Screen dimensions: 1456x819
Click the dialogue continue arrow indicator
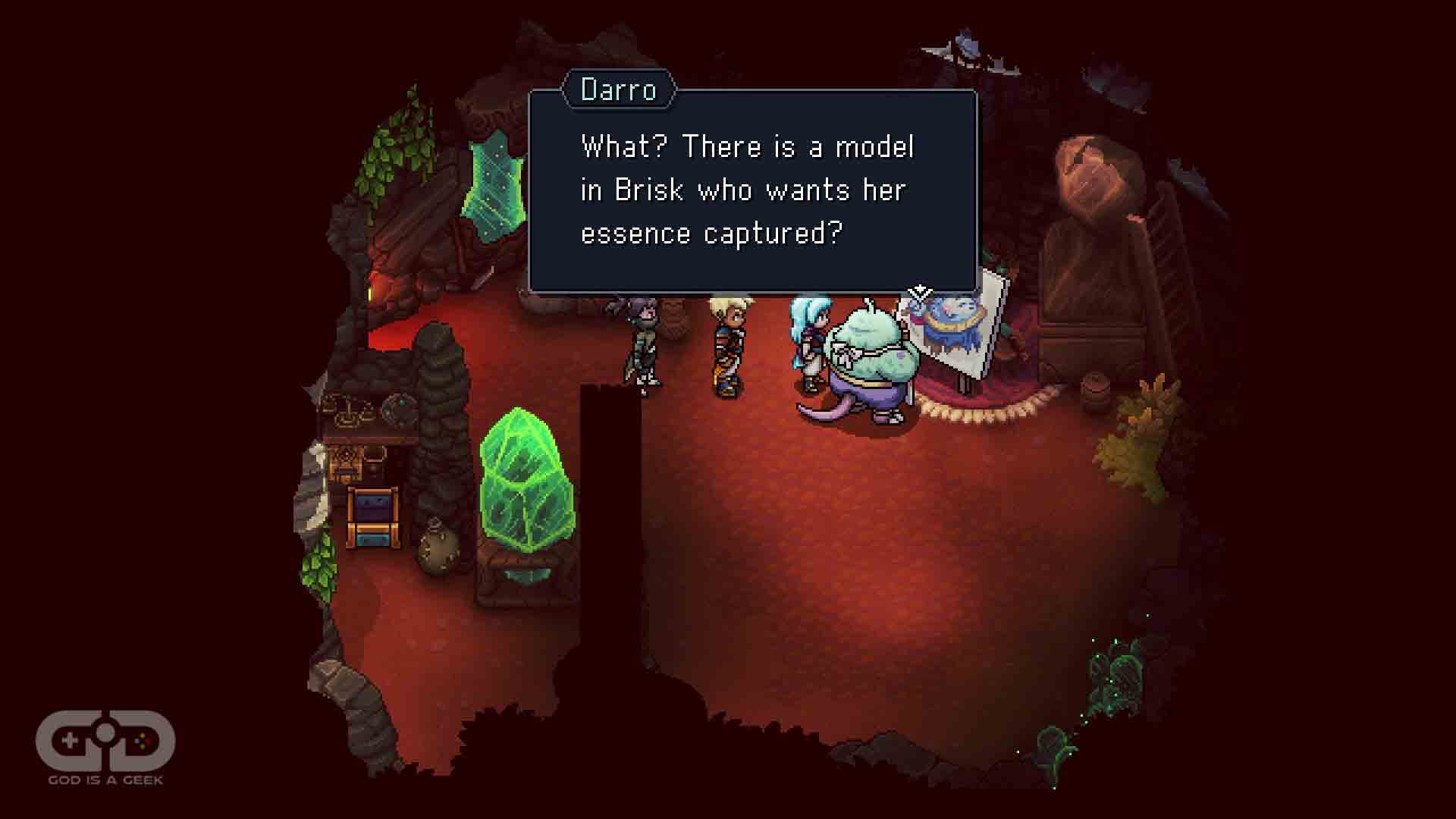[x=920, y=291]
